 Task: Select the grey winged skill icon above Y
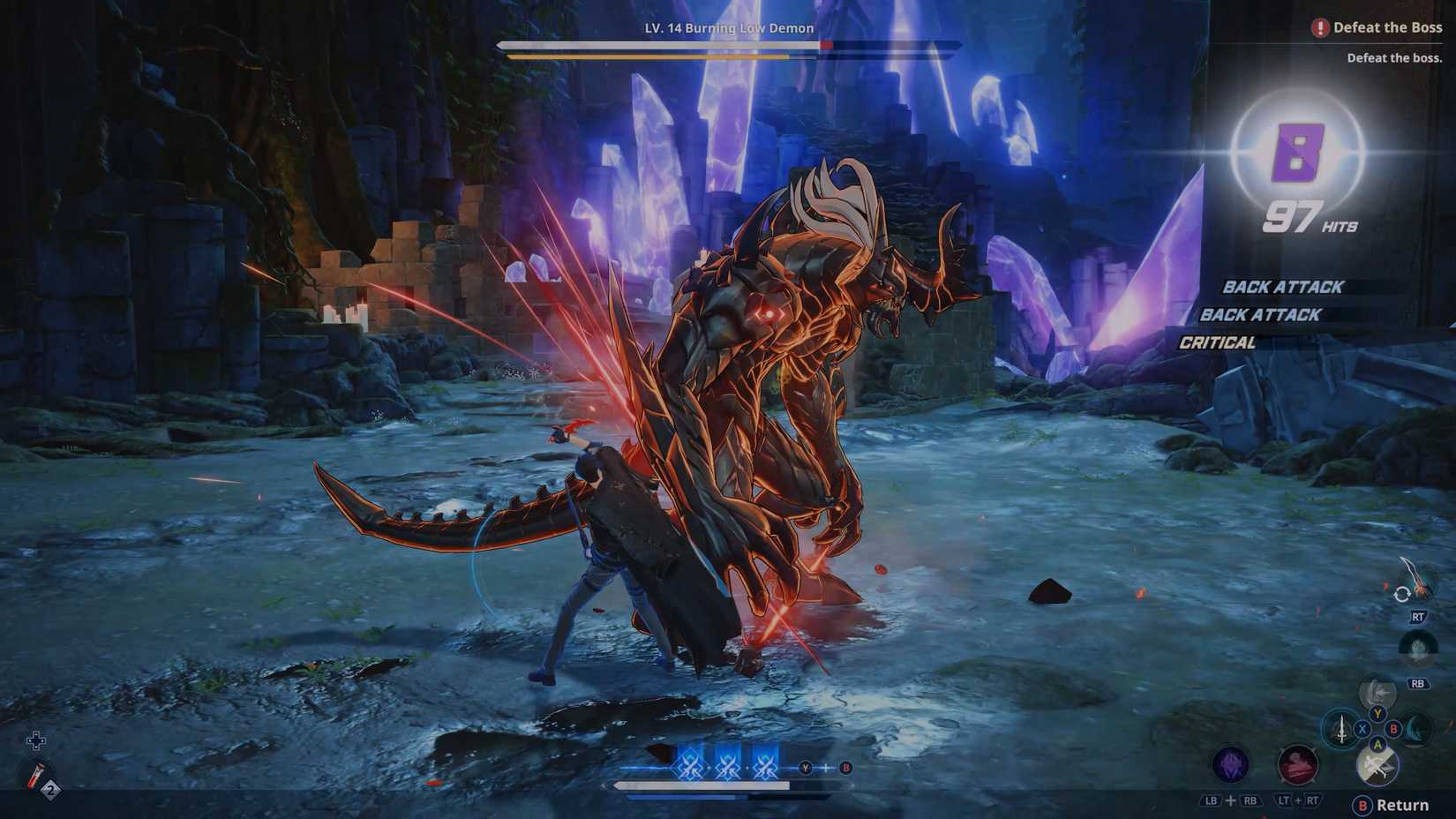pos(1378,691)
